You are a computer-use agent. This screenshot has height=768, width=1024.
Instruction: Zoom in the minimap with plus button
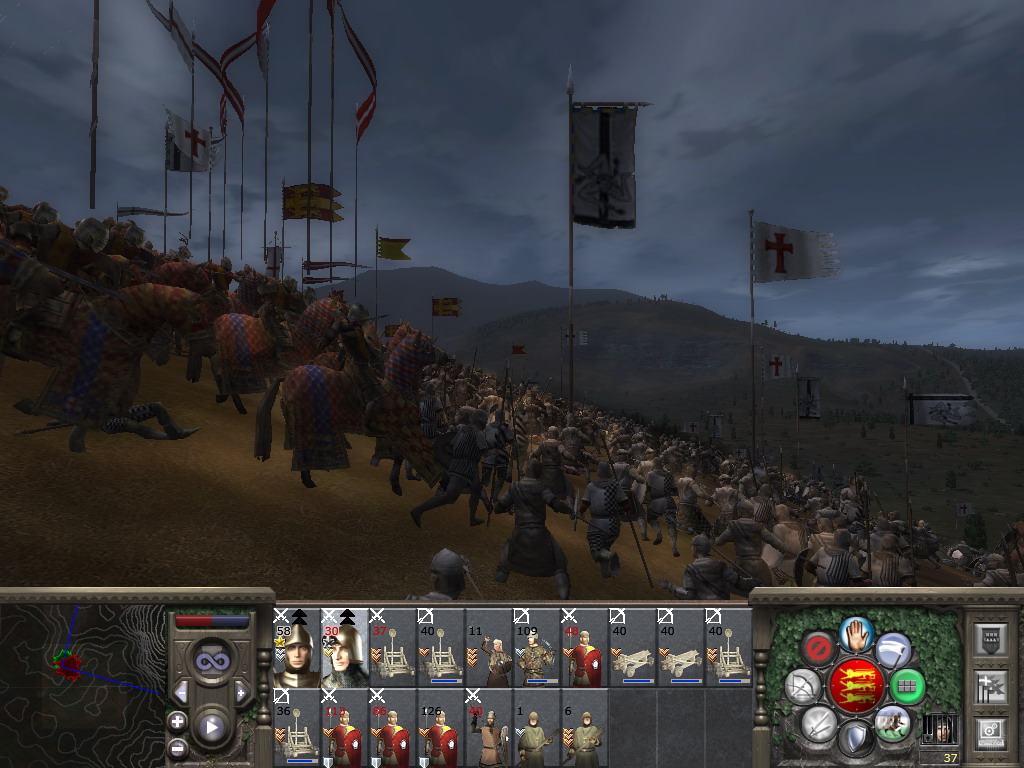point(177,721)
